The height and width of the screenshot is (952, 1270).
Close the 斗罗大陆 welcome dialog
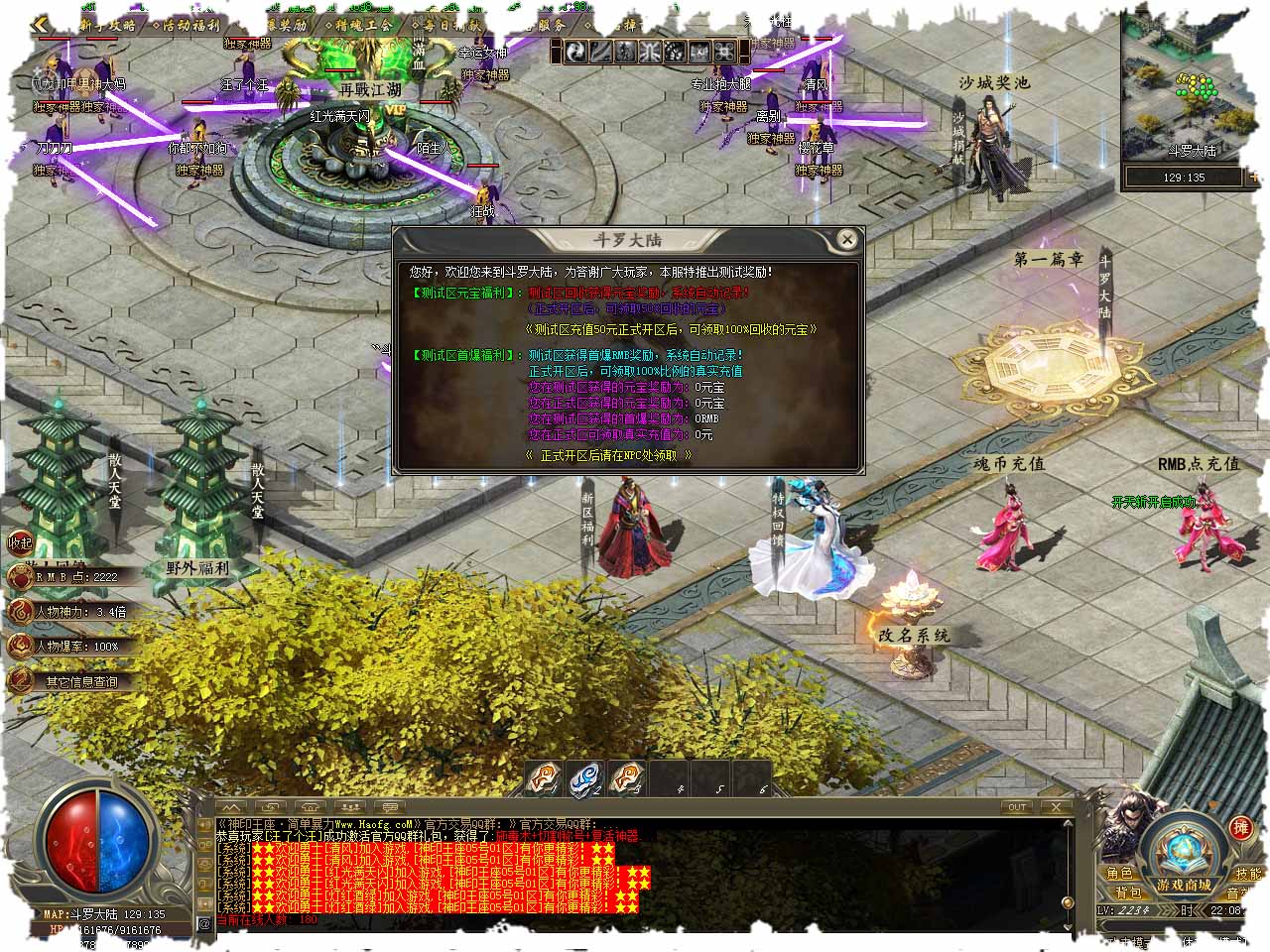(x=846, y=239)
